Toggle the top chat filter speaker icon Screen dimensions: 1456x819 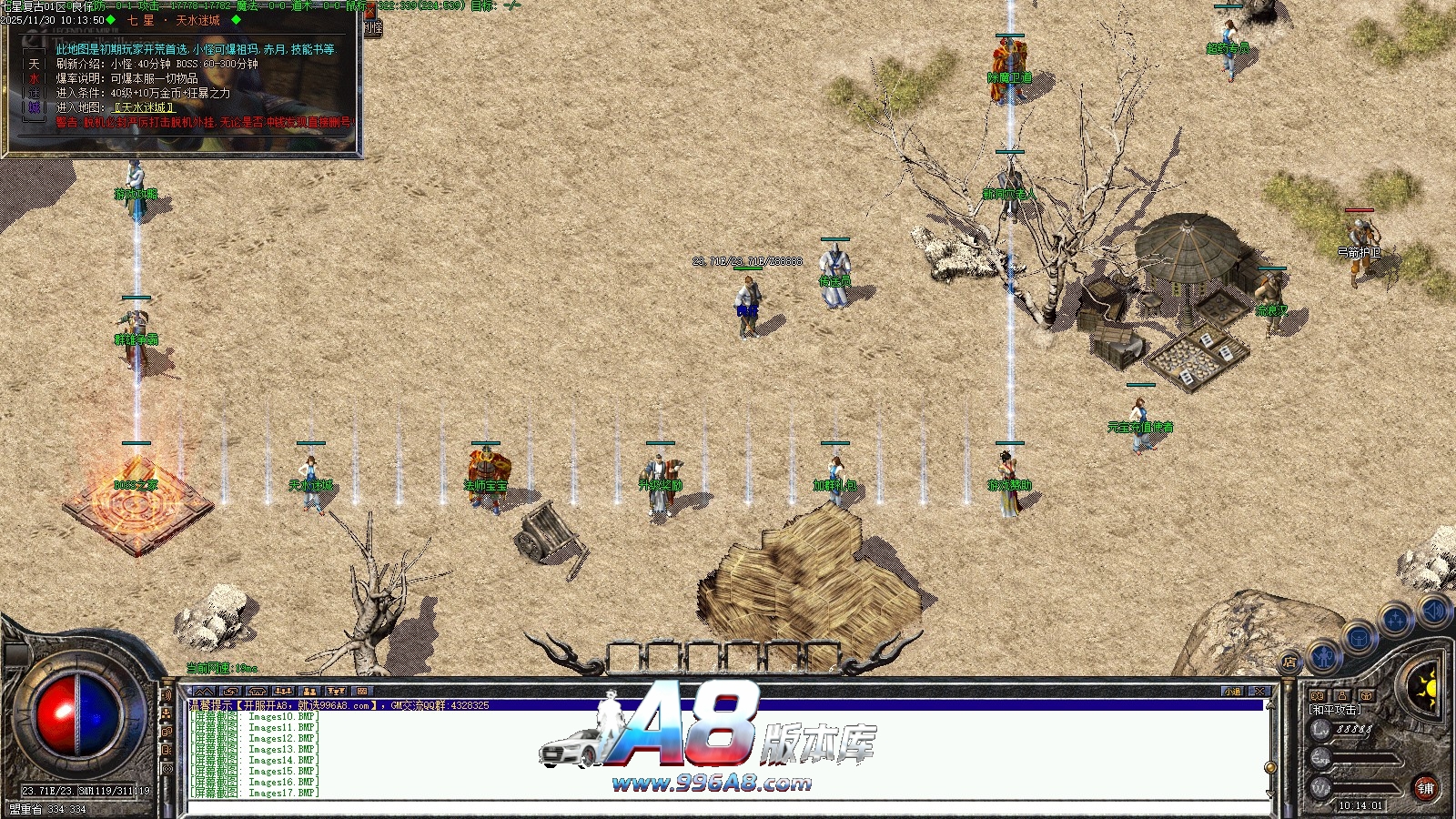pyautogui.click(x=167, y=695)
